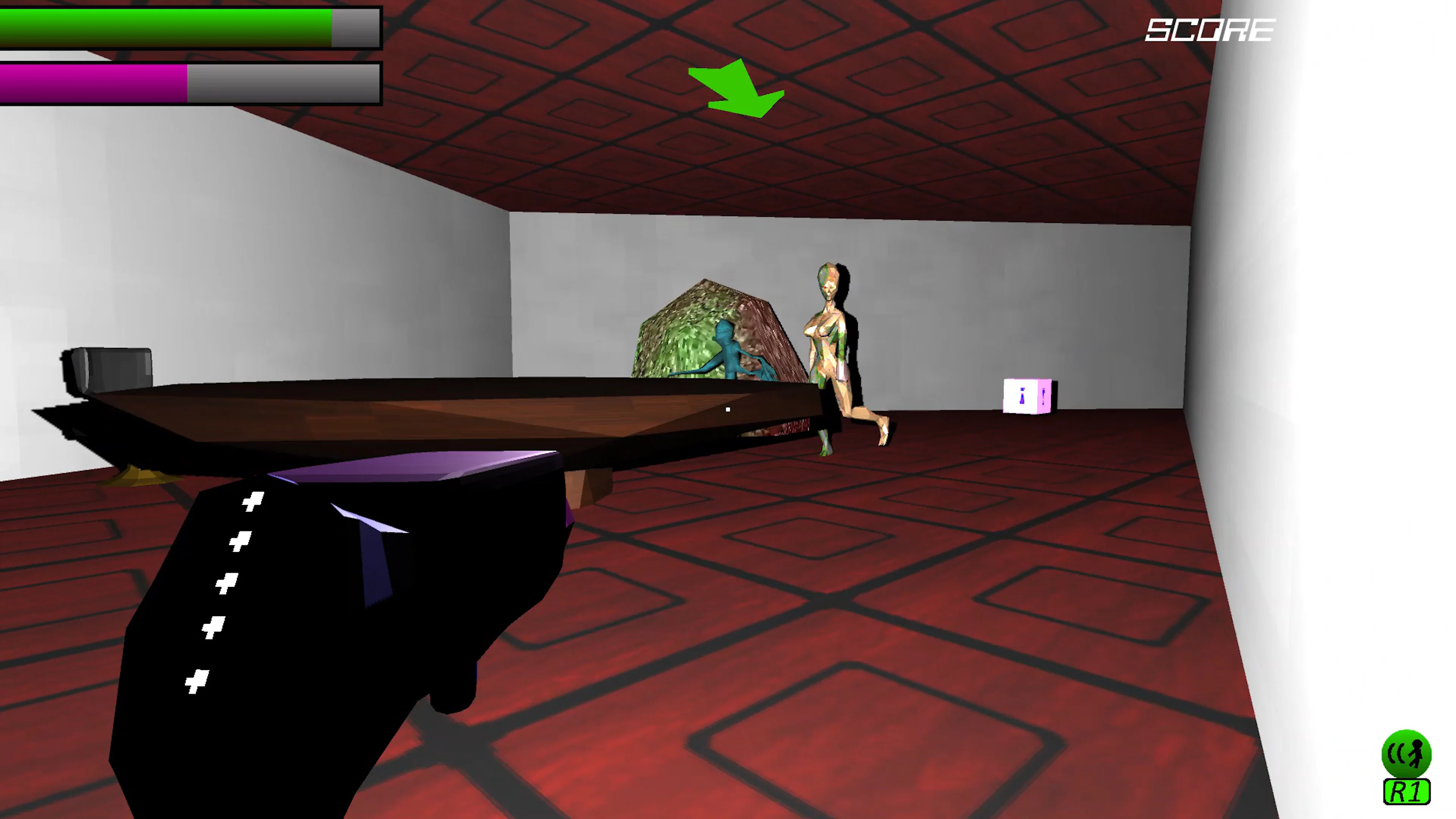Click the crosshair dot at screen center

coord(728,409)
